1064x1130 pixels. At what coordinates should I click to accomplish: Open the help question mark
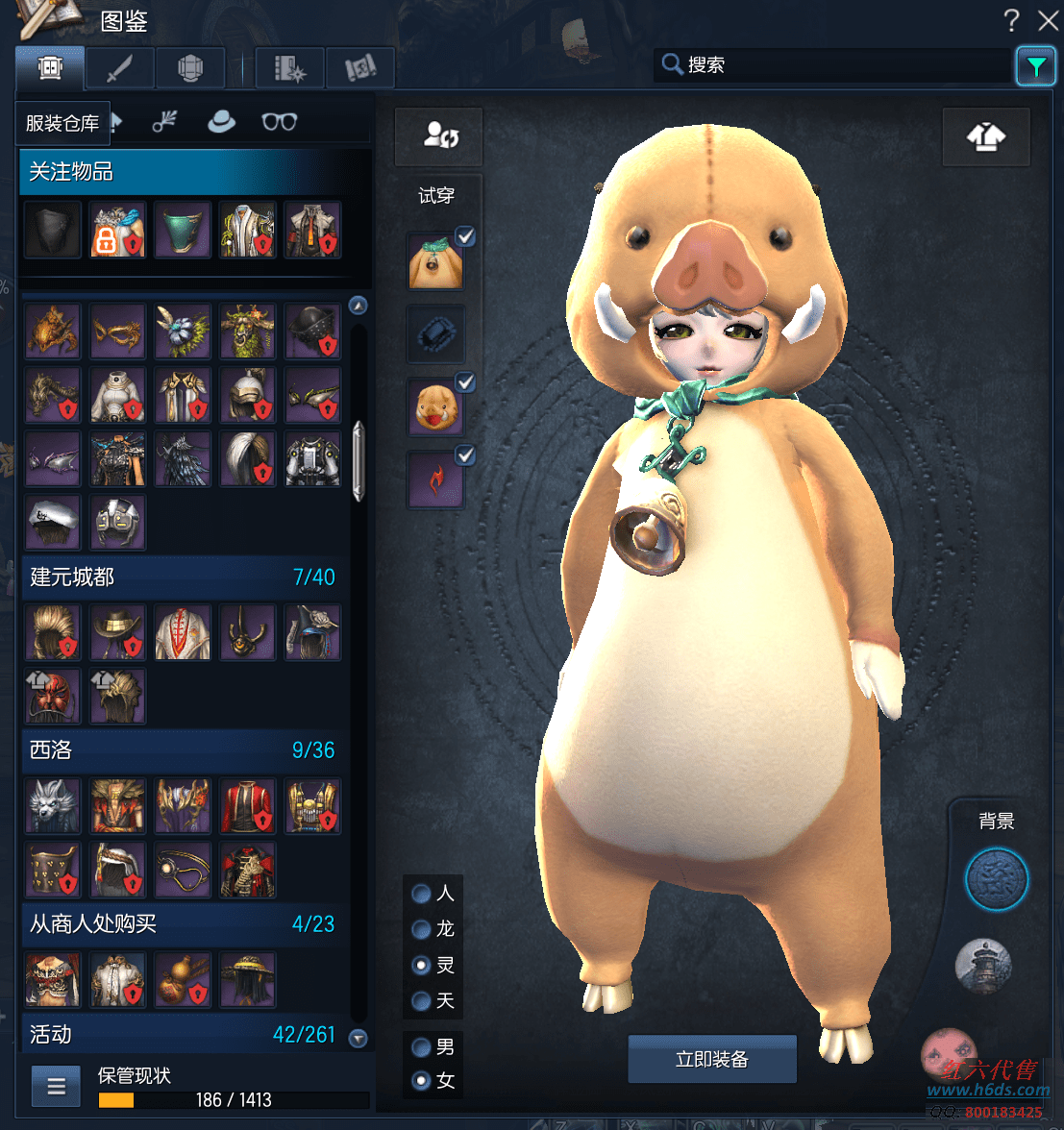pyautogui.click(x=1011, y=20)
